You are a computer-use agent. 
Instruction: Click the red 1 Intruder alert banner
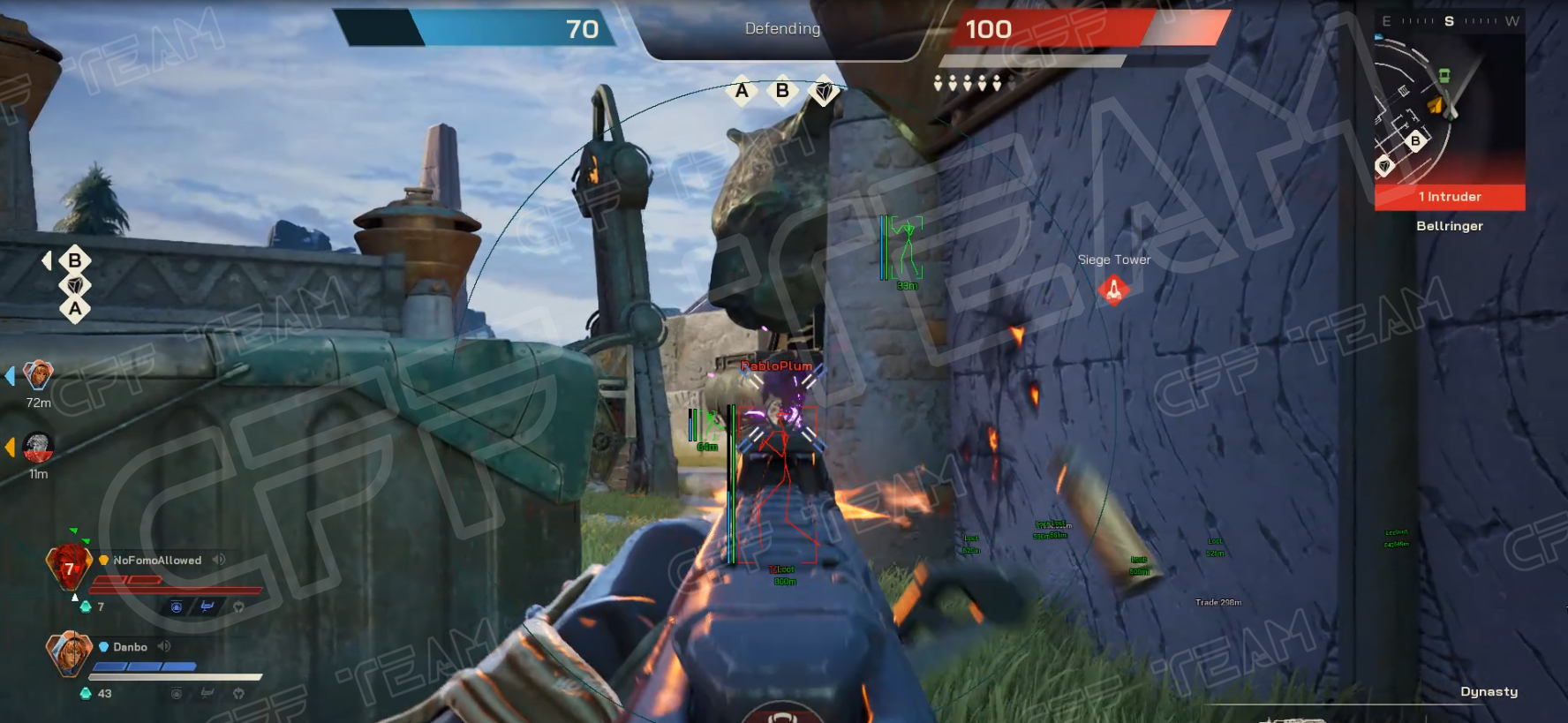1449,197
